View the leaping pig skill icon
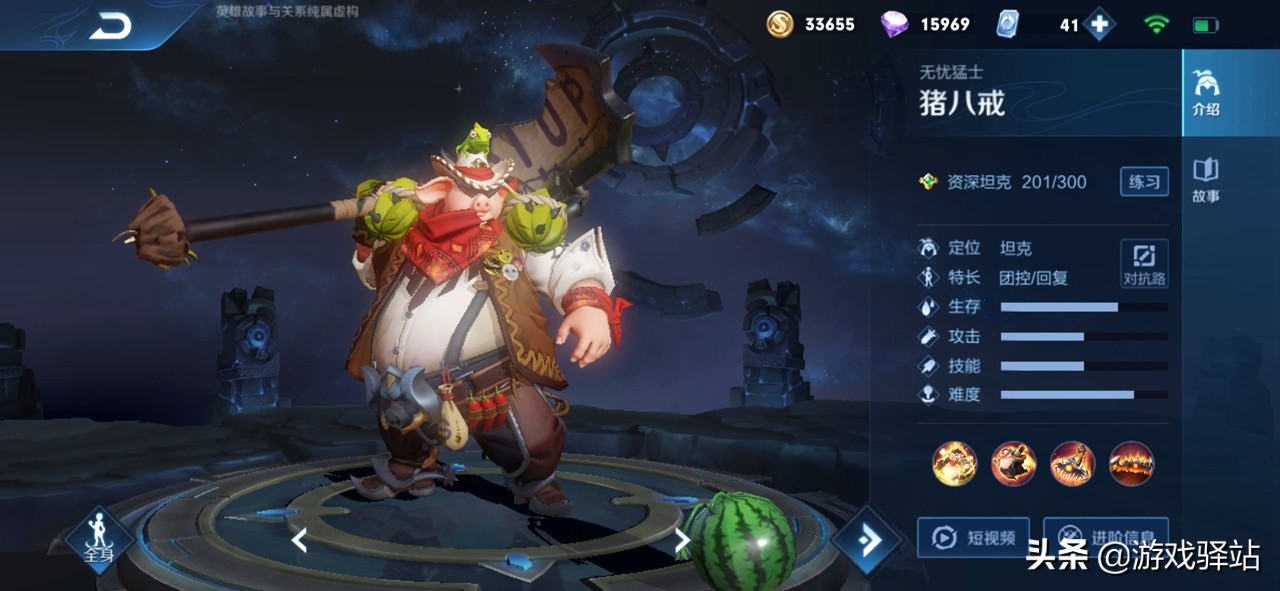This screenshot has width=1280, height=591. (1013, 464)
